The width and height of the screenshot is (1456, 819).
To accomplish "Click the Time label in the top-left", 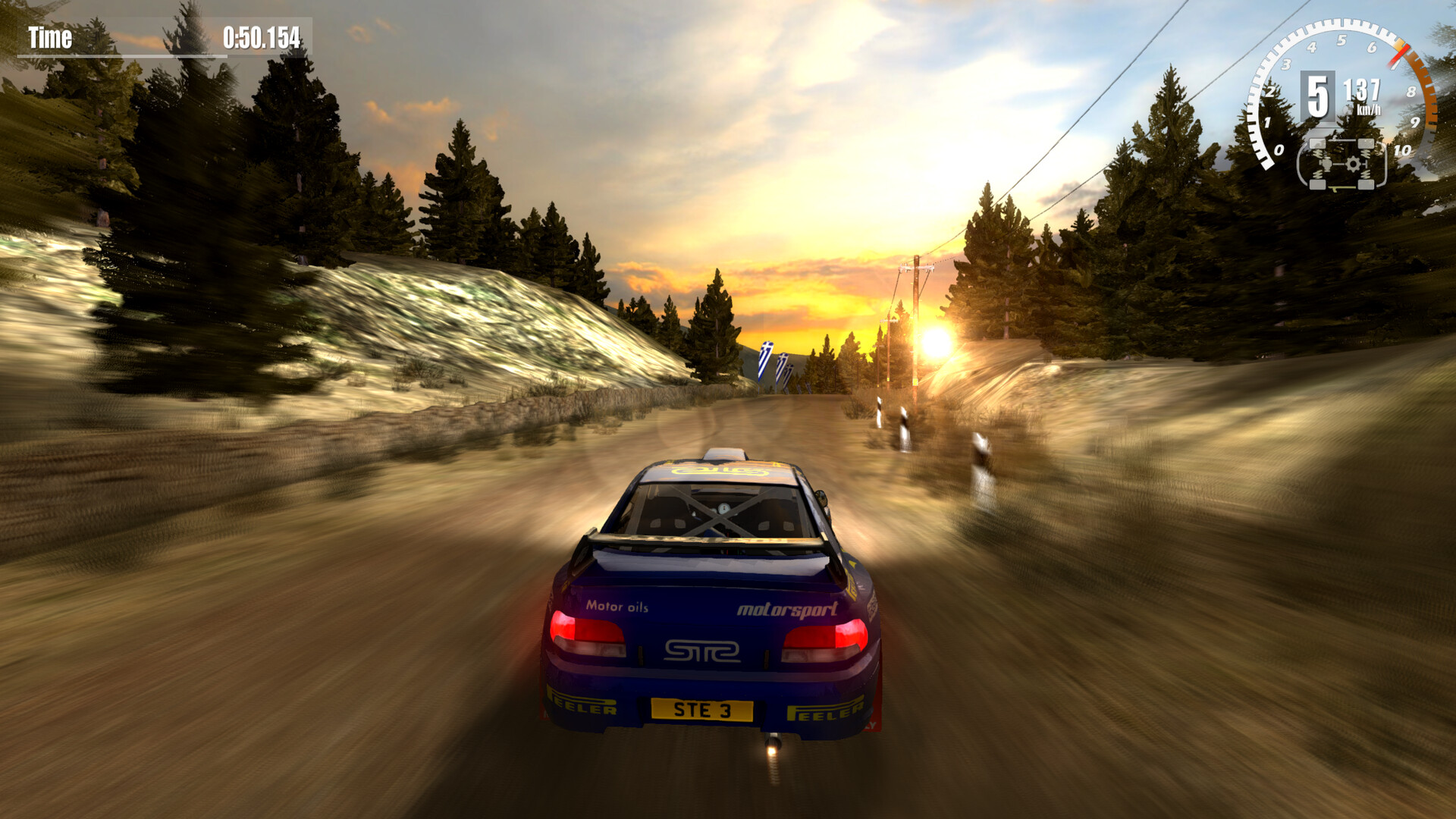I will tap(50, 38).
